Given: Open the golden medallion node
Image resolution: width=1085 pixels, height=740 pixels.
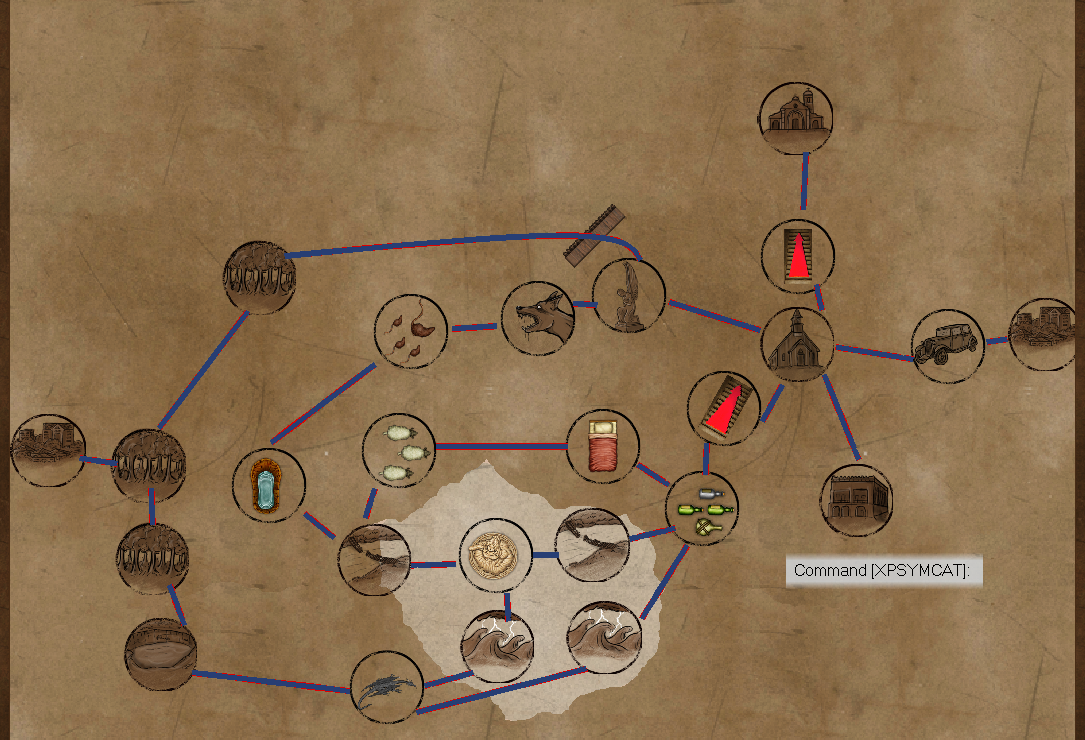Looking at the screenshot, I should (494, 555).
